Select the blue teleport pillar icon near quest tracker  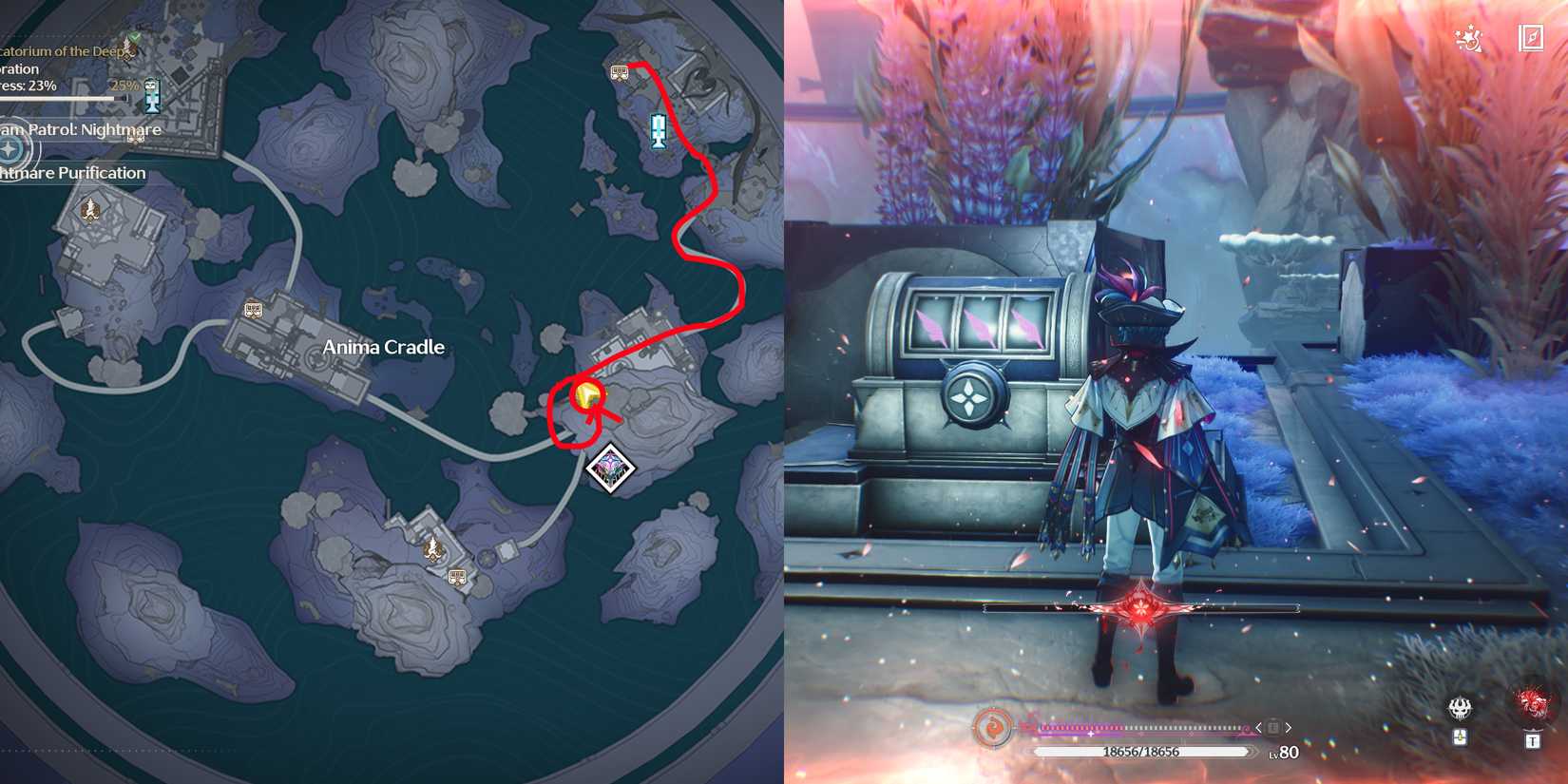click(151, 95)
